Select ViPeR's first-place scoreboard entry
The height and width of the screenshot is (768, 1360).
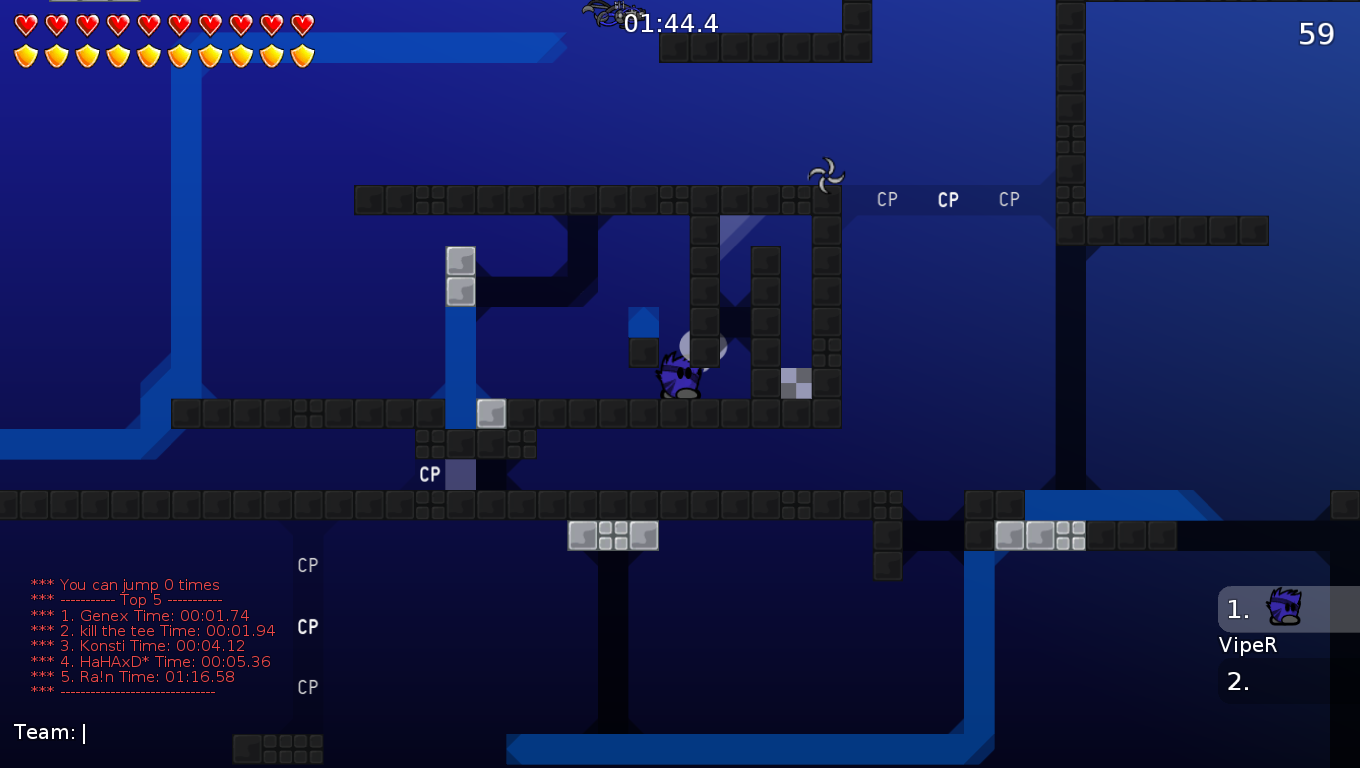[1286, 609]
